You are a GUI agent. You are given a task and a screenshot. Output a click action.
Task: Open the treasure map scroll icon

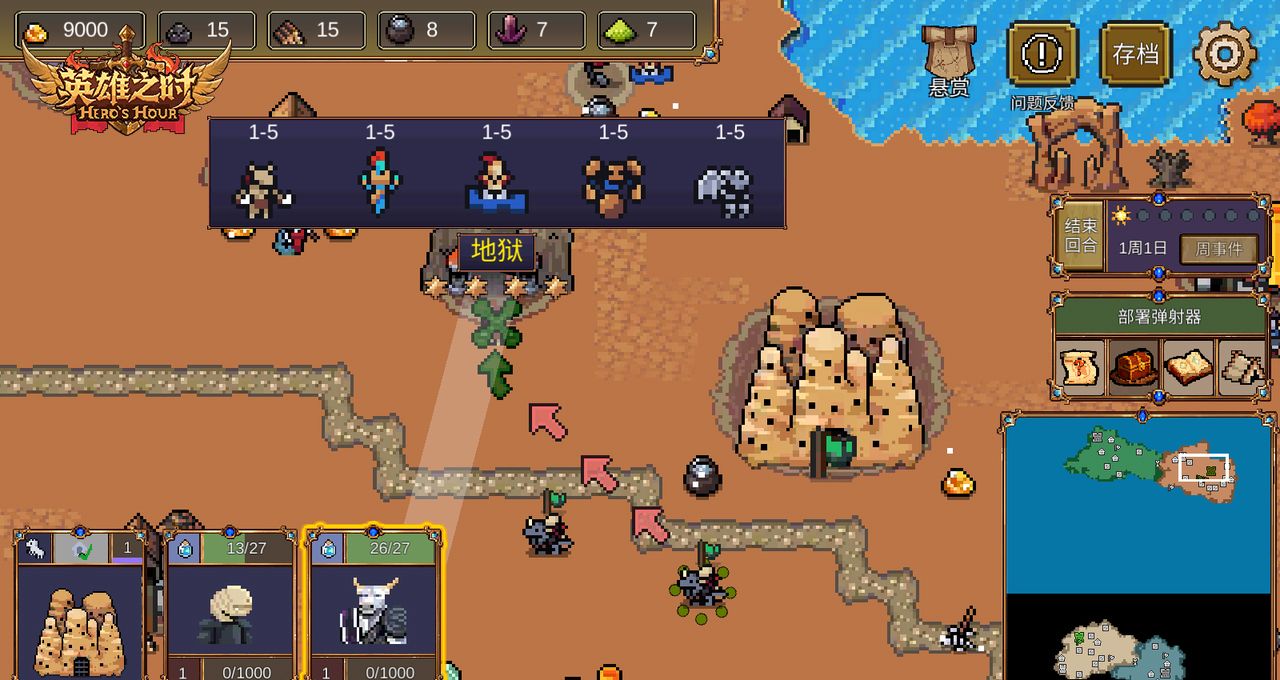(x=1081, y=367)
